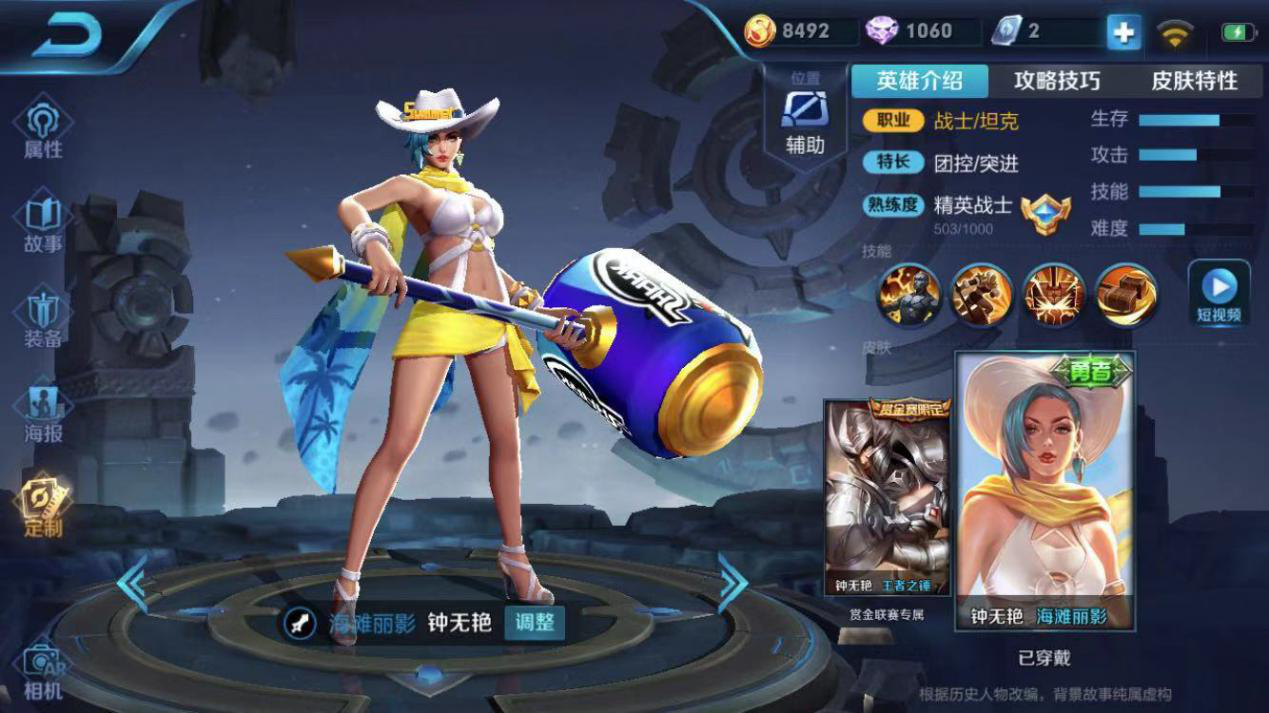The height and width of the screenshot is (713, 1269).
Task: Switch to the 英雄介绍 tab
Action: tap(919, 81)
